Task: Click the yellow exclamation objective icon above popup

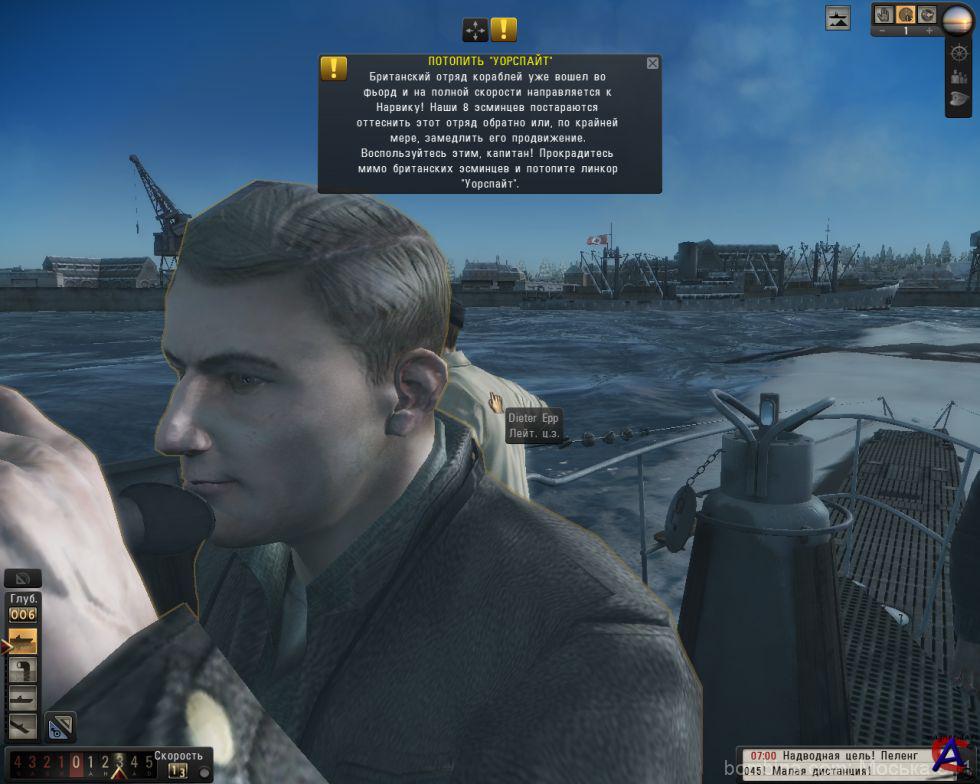Action: (x=504, y=30)
